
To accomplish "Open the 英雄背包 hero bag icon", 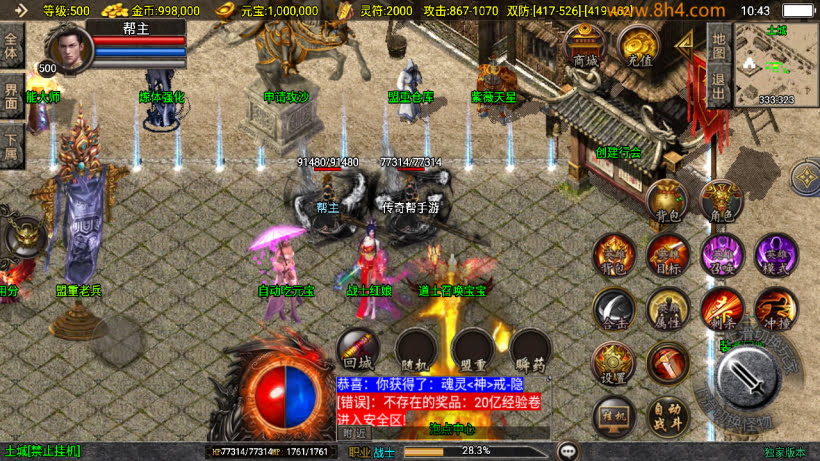I will click(614, 255).
